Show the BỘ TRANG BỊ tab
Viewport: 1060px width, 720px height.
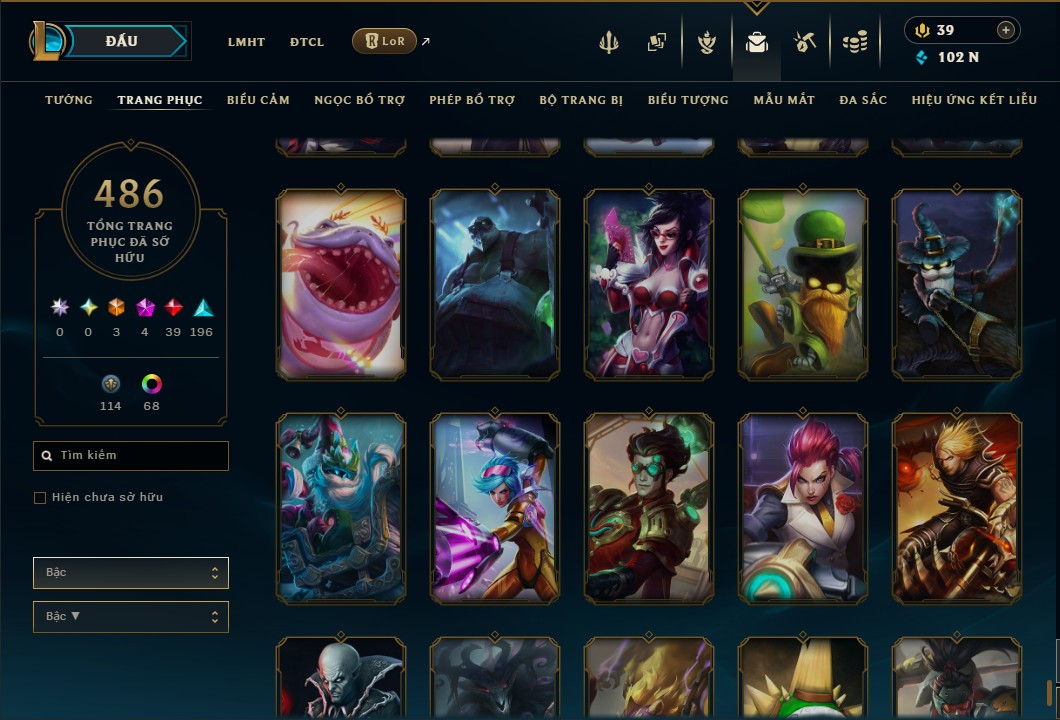(x=581, y=100)
